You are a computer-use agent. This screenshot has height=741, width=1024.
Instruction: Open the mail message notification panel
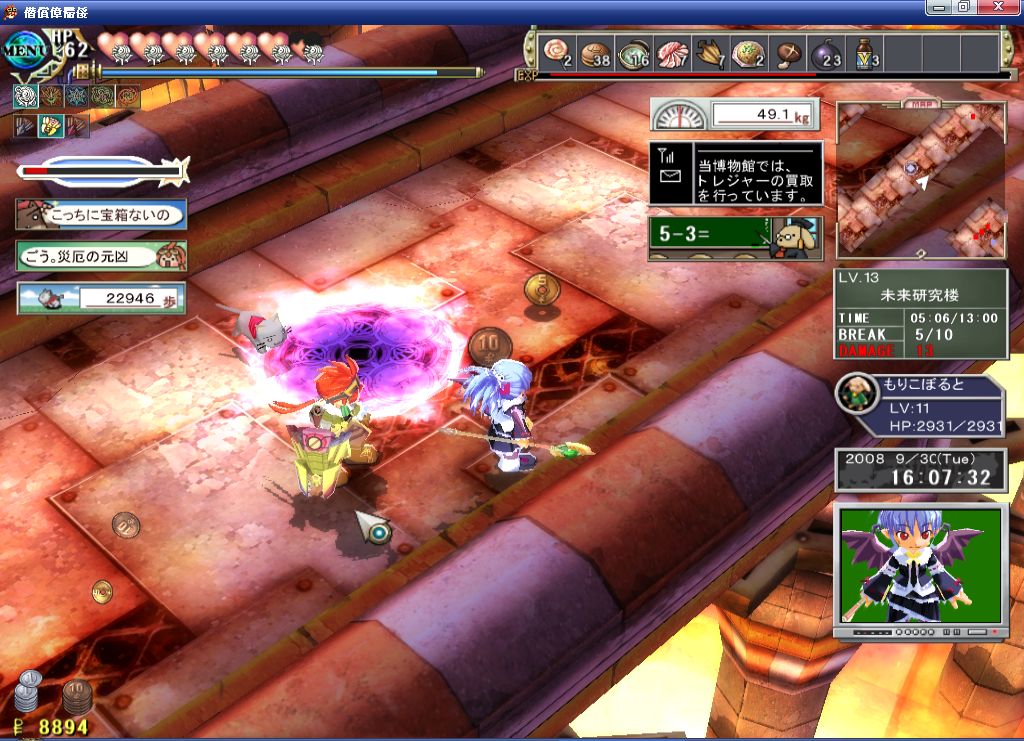(735, 174)
